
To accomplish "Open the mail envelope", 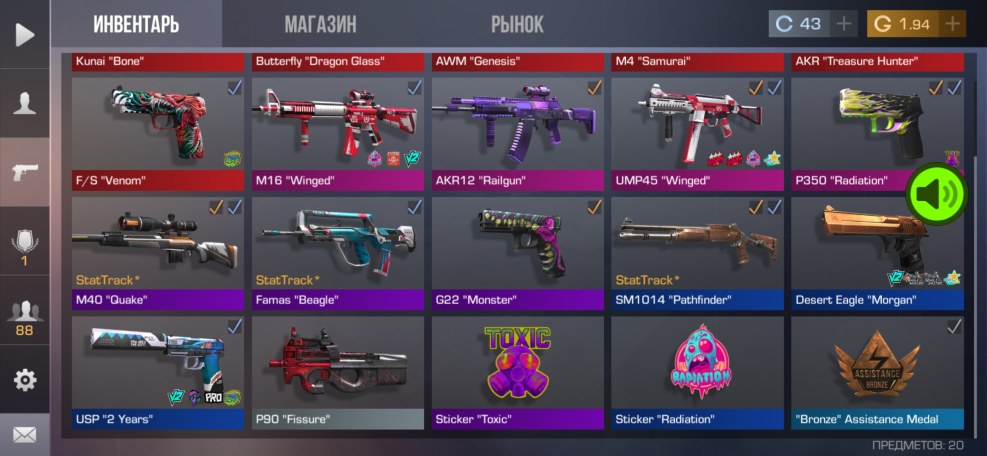I will pos(24,435).
